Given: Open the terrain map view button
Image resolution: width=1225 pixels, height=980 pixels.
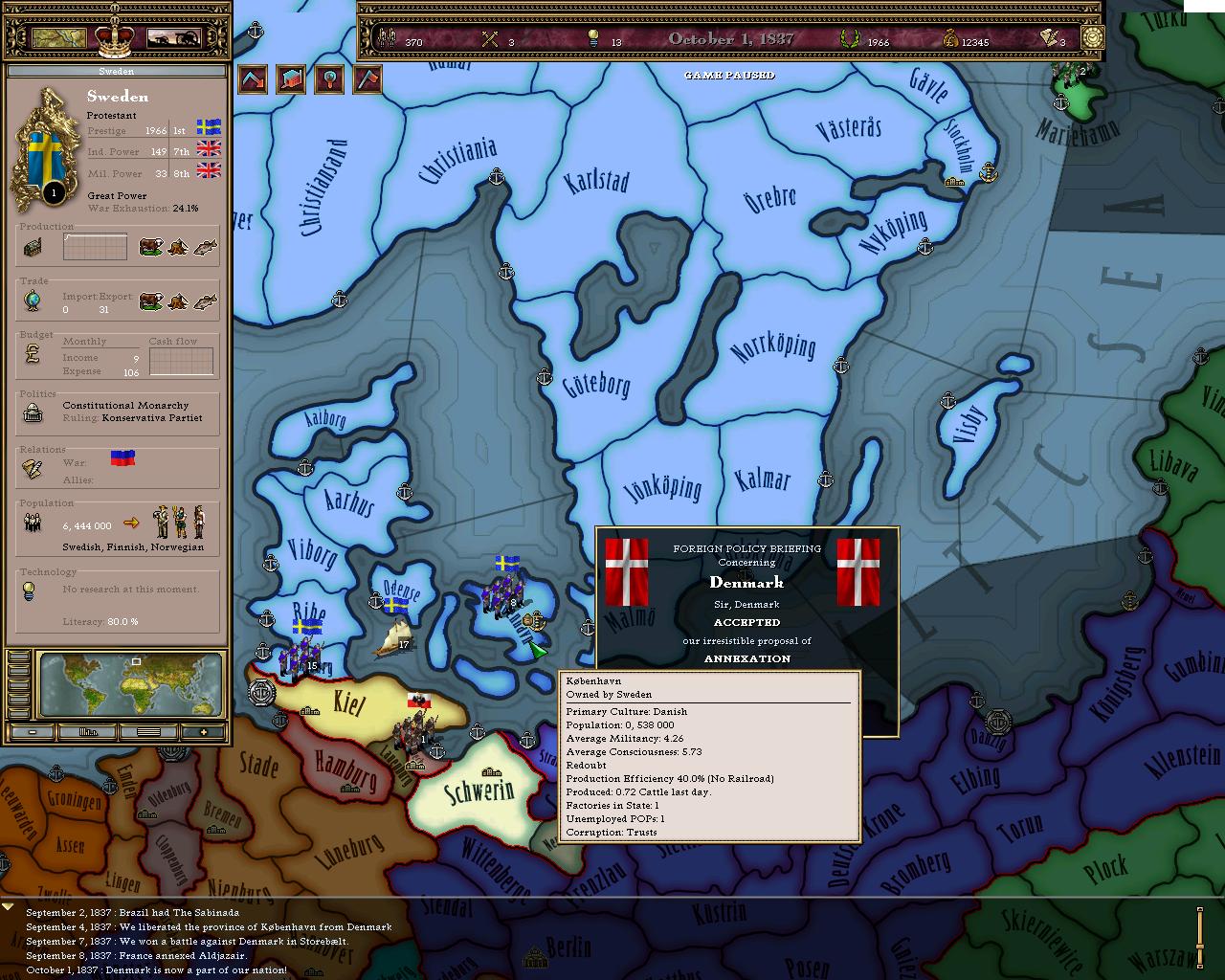Looking at the screenshot, I should tap(59, 37).
